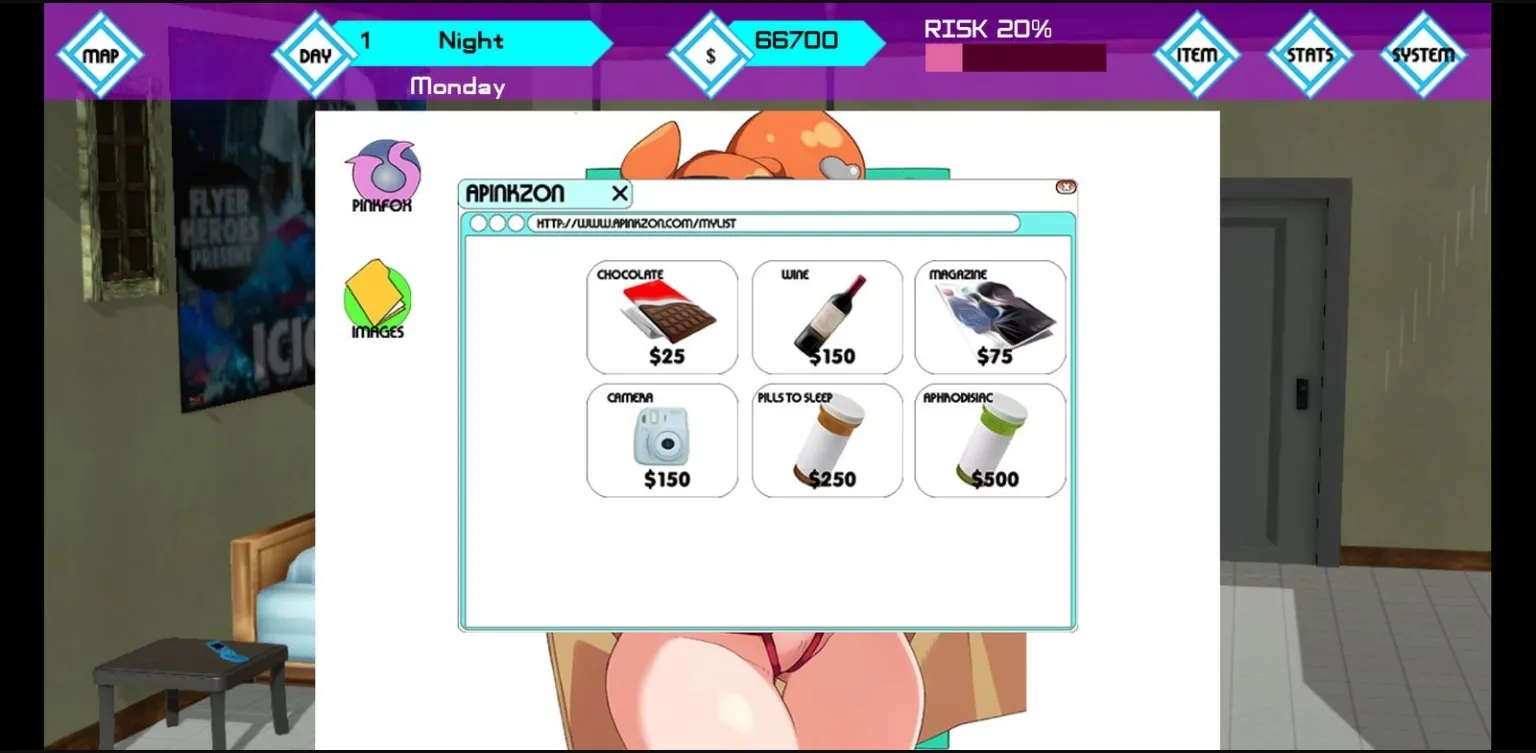The height and width of the screenshot is (753, 1536).
Task: Select the Magazine priced at $75
Action: click(990, 316)
